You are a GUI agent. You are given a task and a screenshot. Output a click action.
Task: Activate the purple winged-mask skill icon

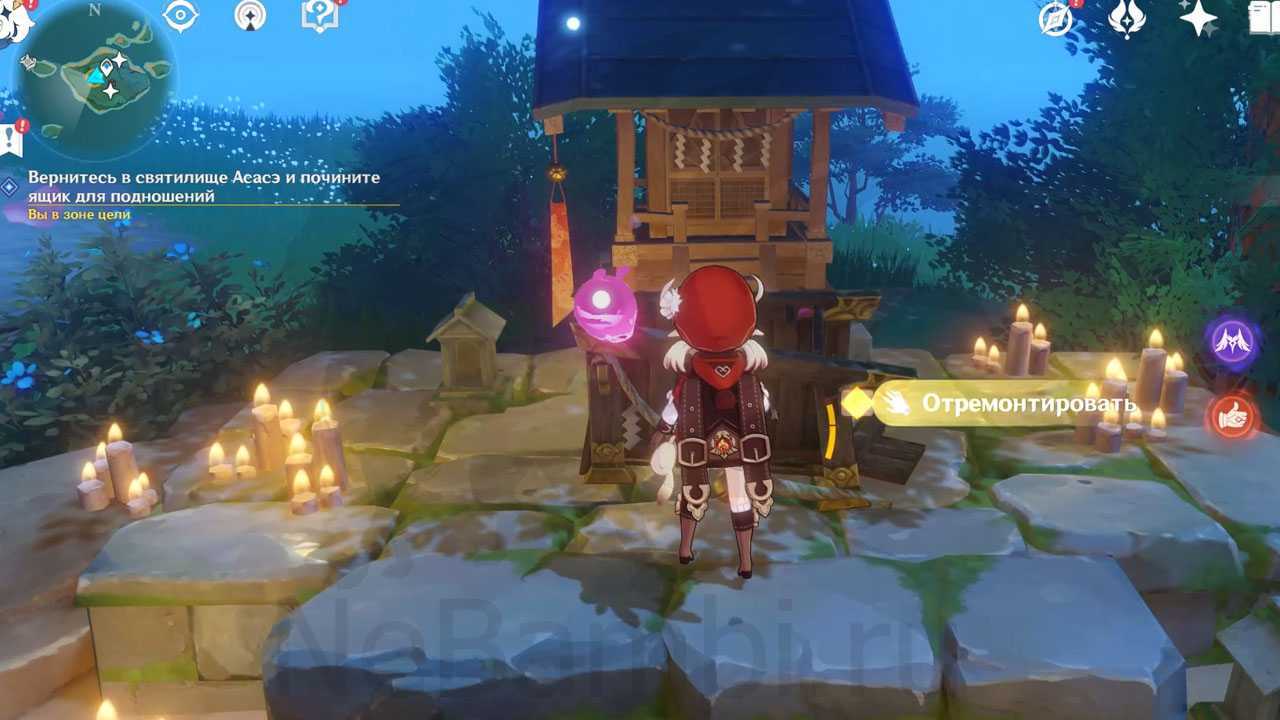(x=1232, y=342)
